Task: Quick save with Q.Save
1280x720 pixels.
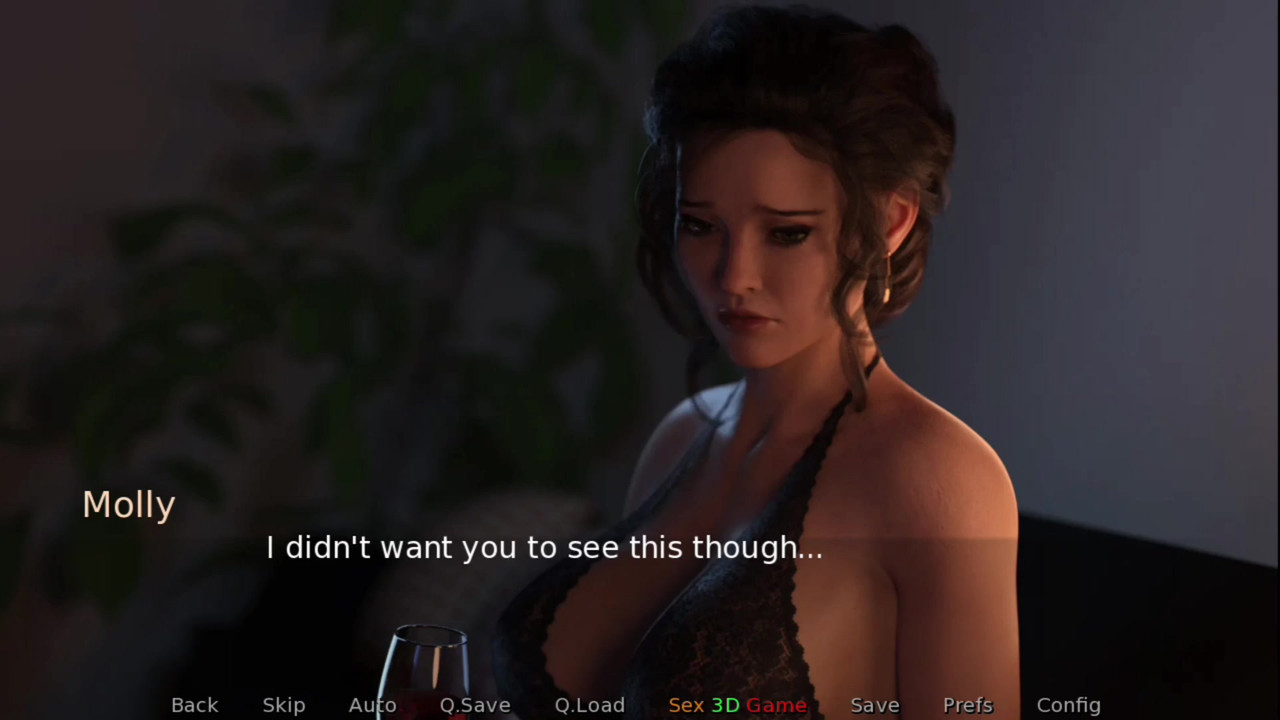Action: [x=475, y=705]
